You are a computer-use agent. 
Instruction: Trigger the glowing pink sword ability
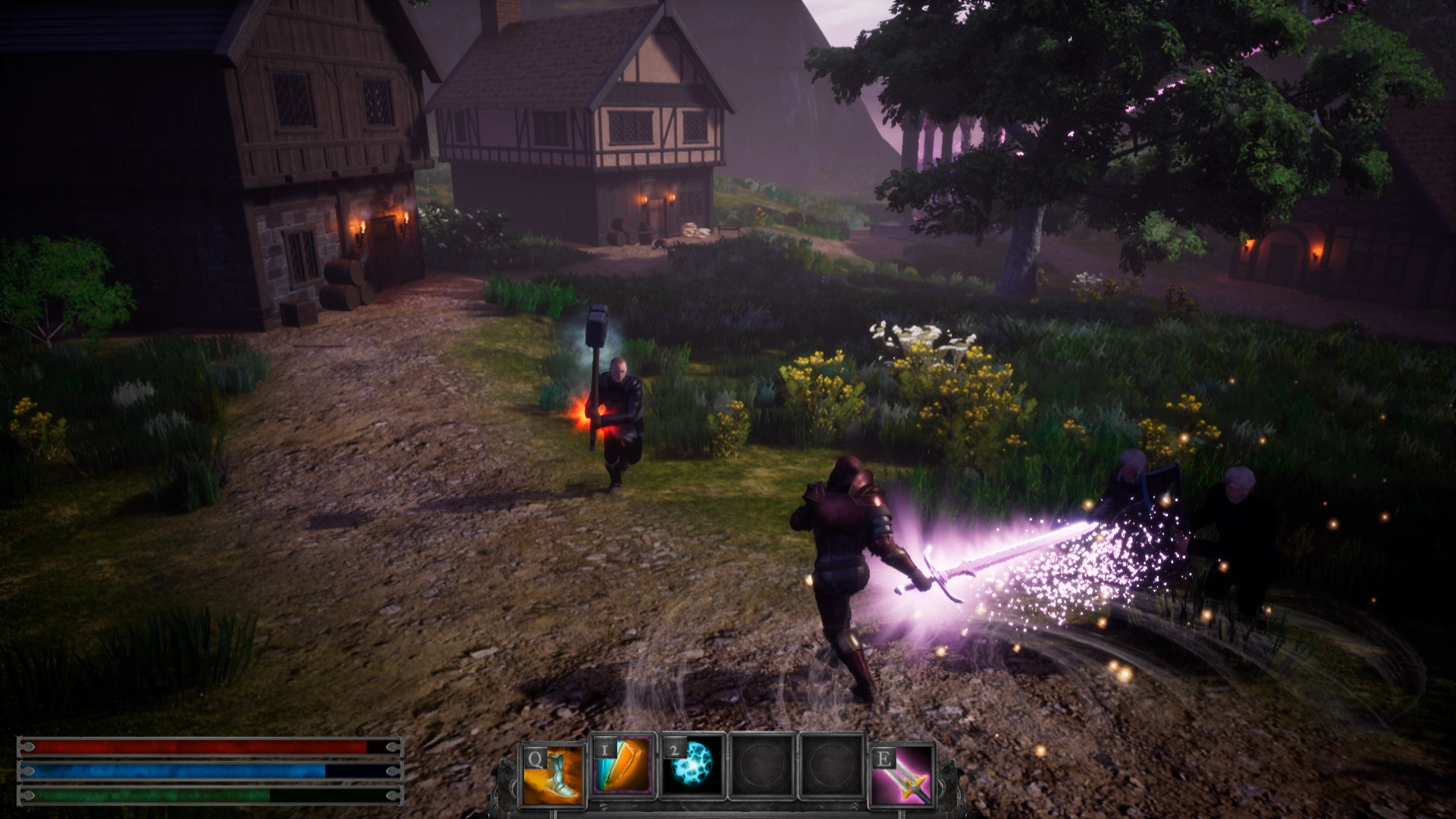point(902,774)
